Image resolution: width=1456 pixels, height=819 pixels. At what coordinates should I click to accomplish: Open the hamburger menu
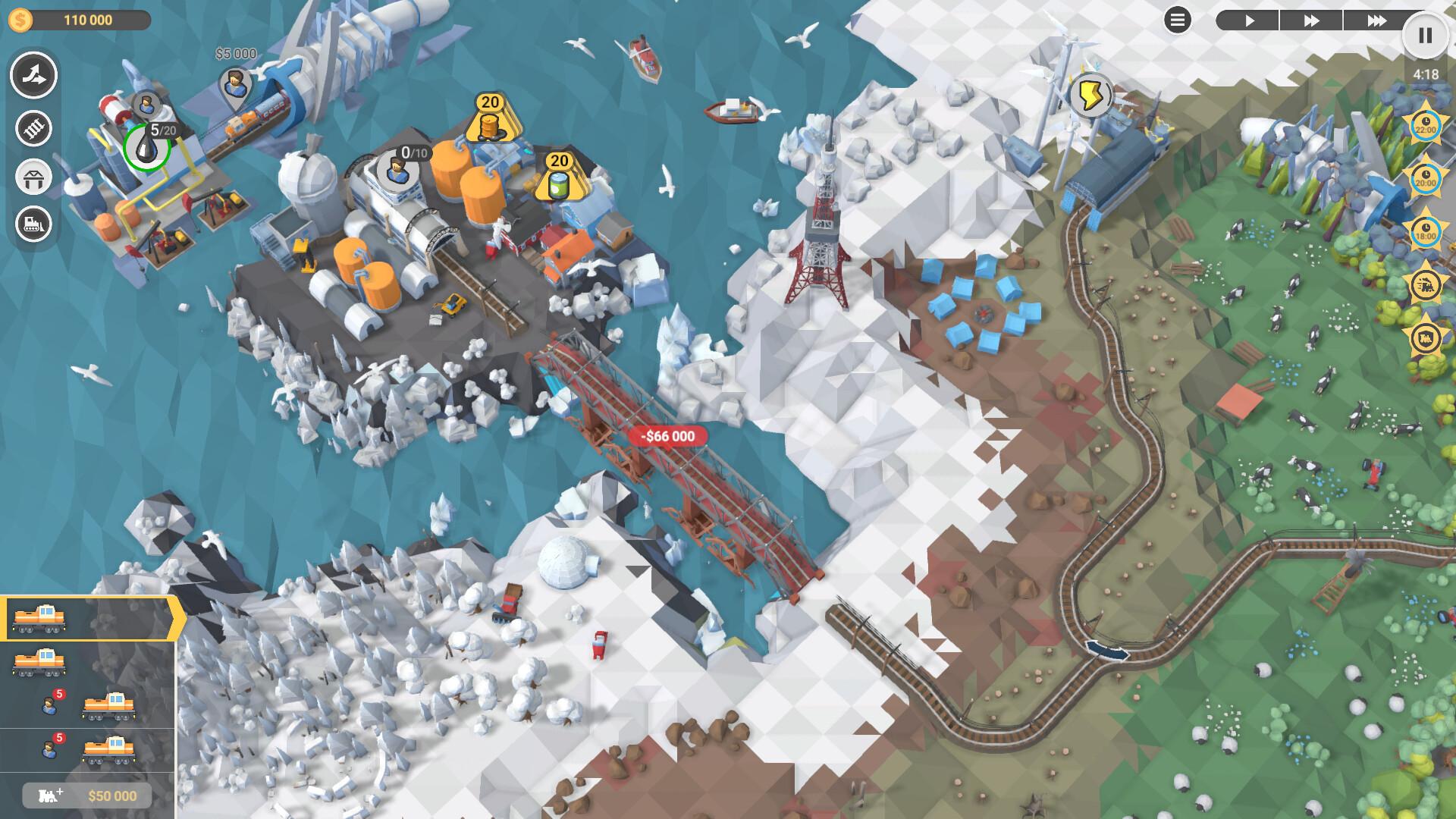[1176, 20]
